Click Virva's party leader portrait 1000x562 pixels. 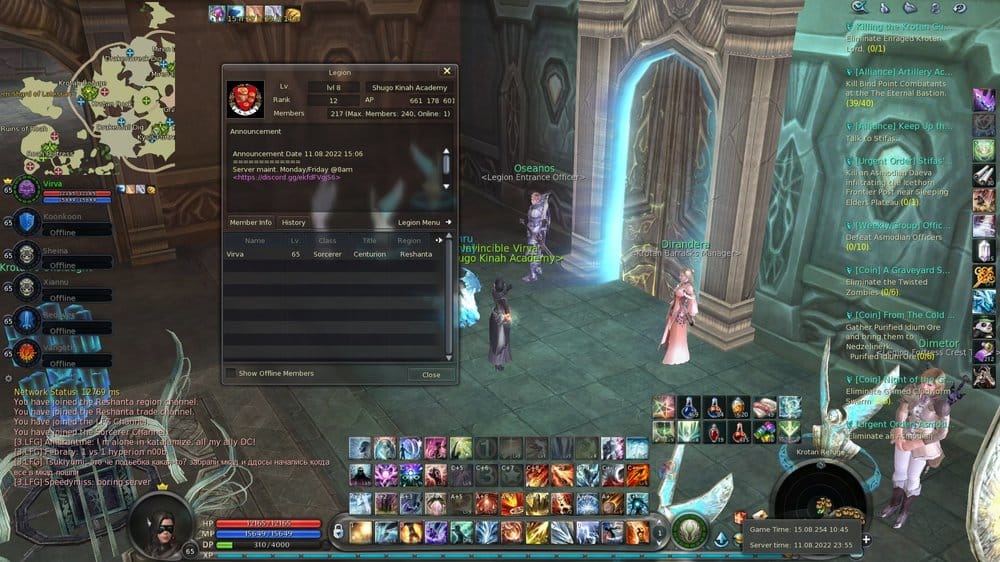[27, 189]
